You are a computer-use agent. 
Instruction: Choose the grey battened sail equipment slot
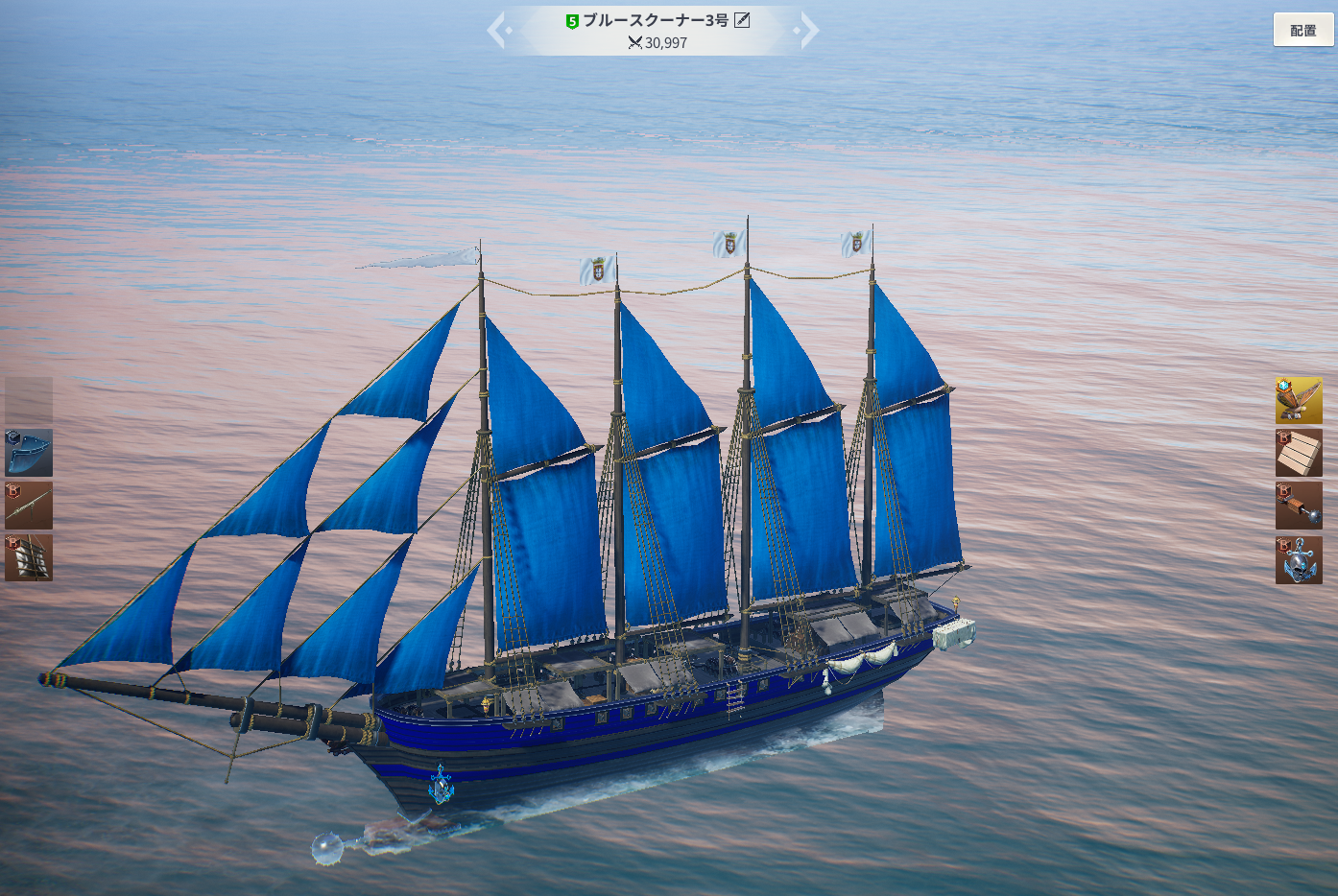click(29, 557)
